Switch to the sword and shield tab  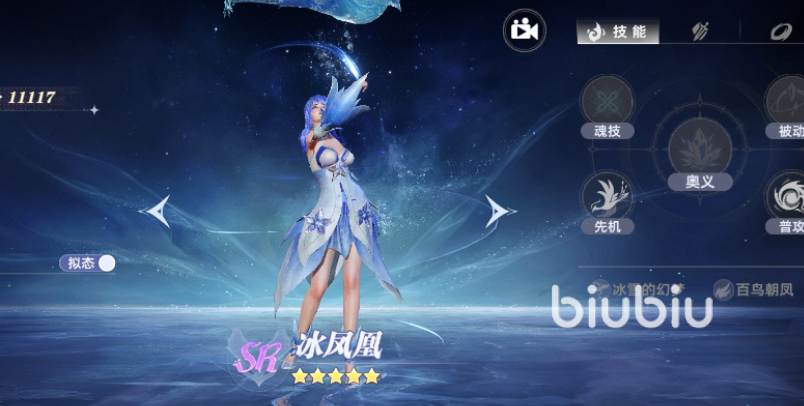point(700,32)
